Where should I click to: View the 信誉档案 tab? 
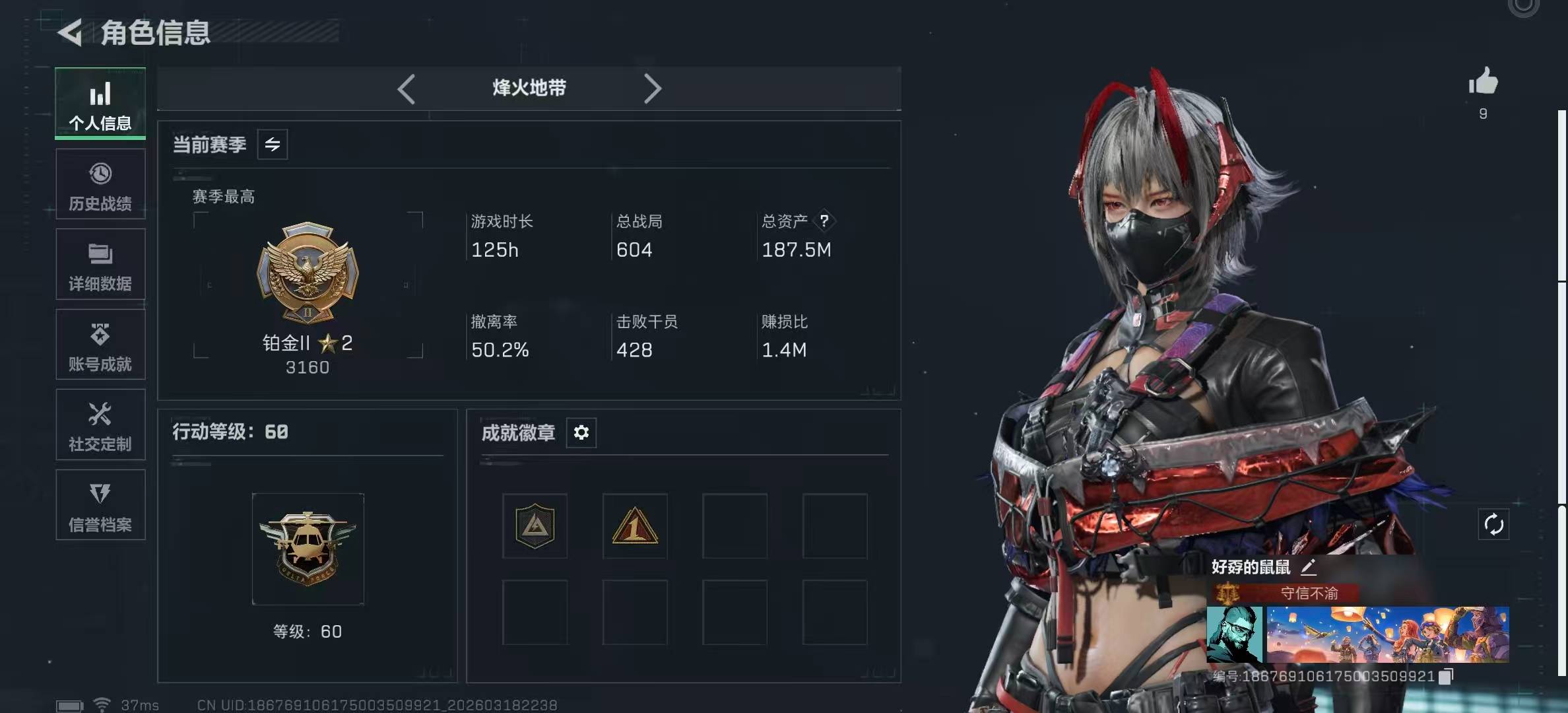click(x=100, y=506)
